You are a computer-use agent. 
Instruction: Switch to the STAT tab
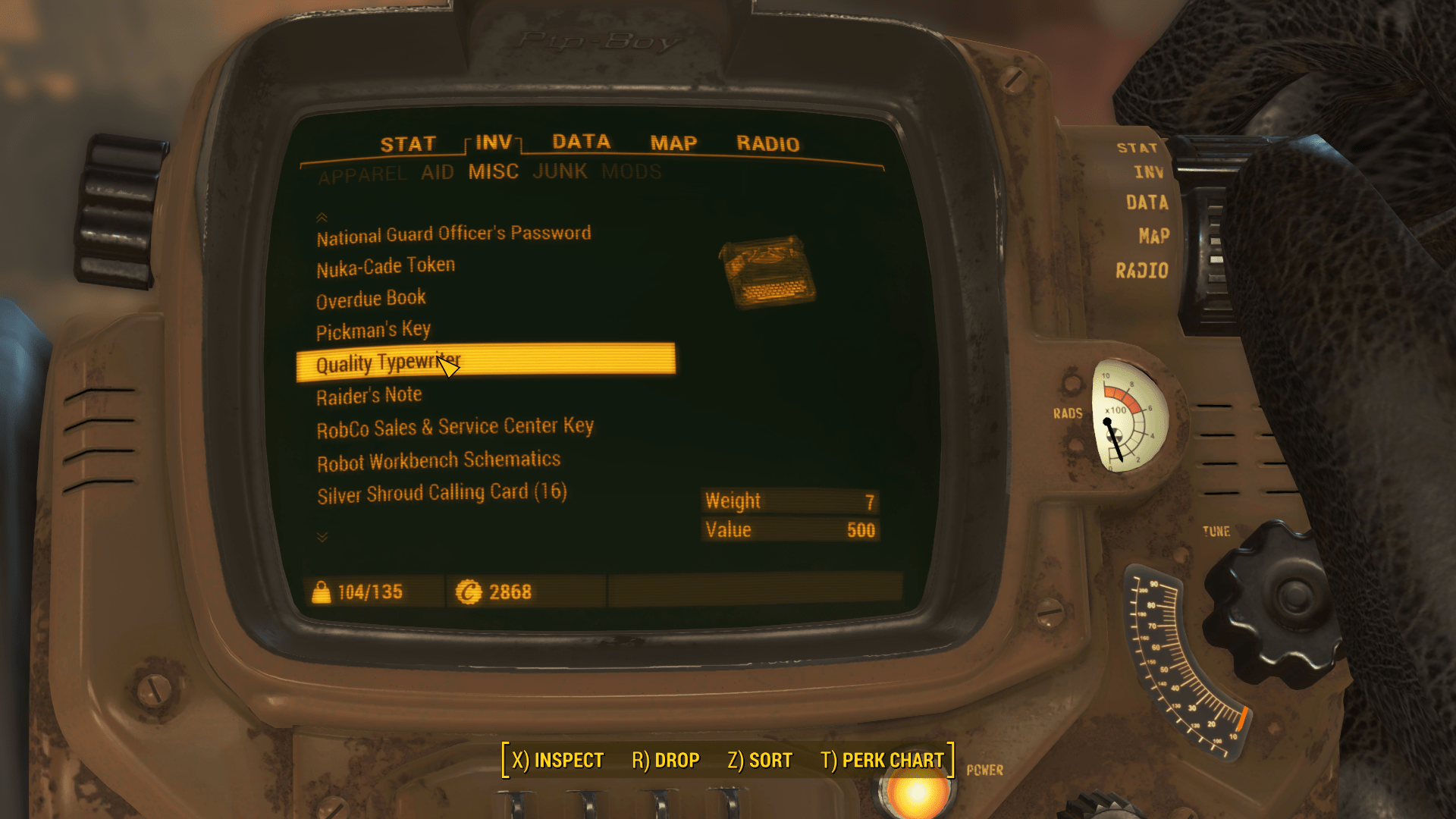pyautogui.click(x=407, y=144)
